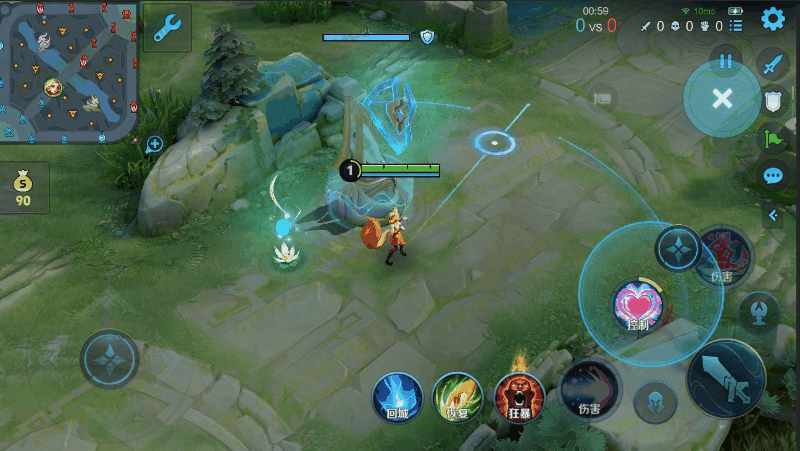Image resolution: width=800 pixels, height=451 pixels.
Task: Cancel the skill with the X button
Action: point(722,98)
